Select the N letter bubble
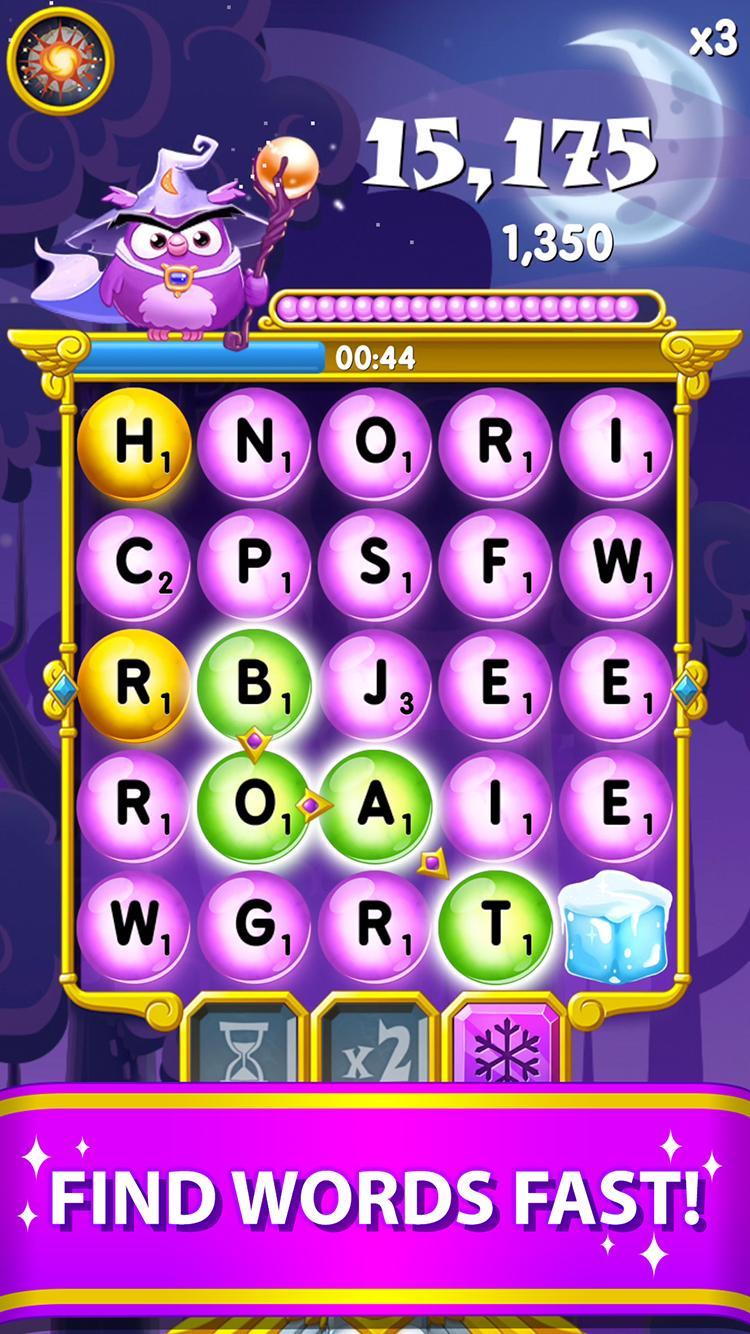 tap(254, 444)
